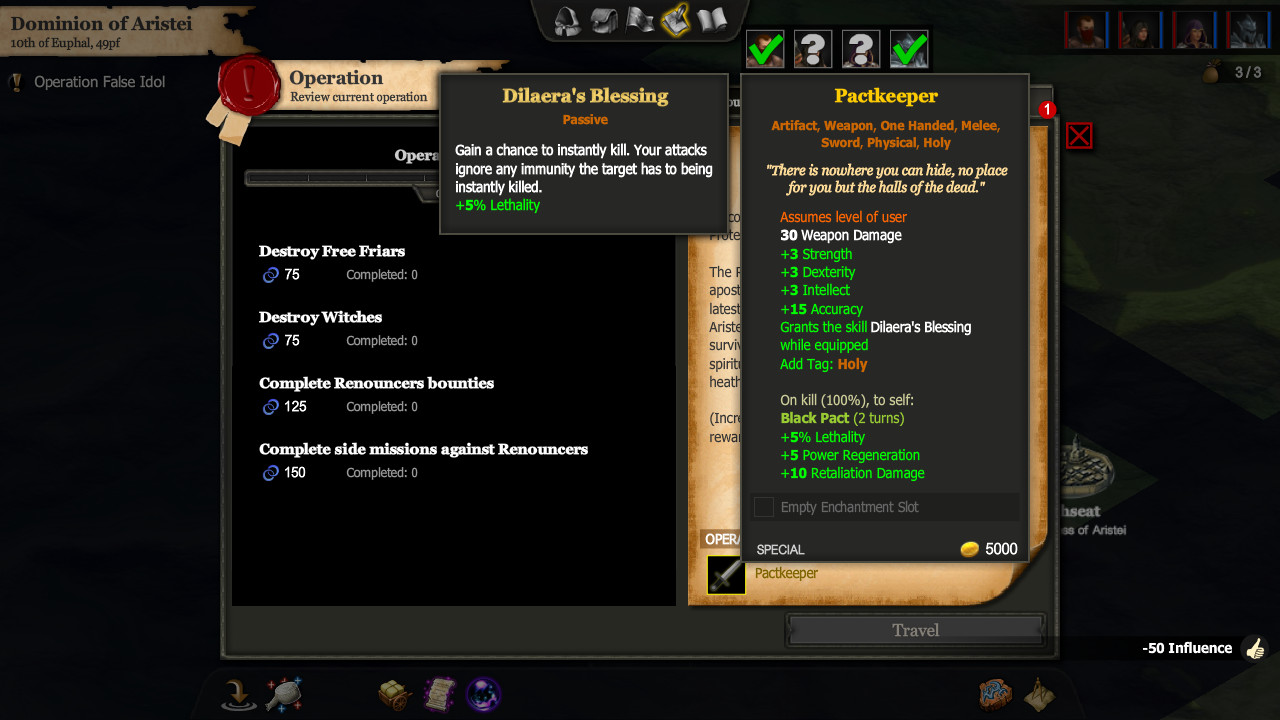The image size is (1280, 720).
Task: Open the hooded character icon in top toolbar
Action: [x=566, y=20]
